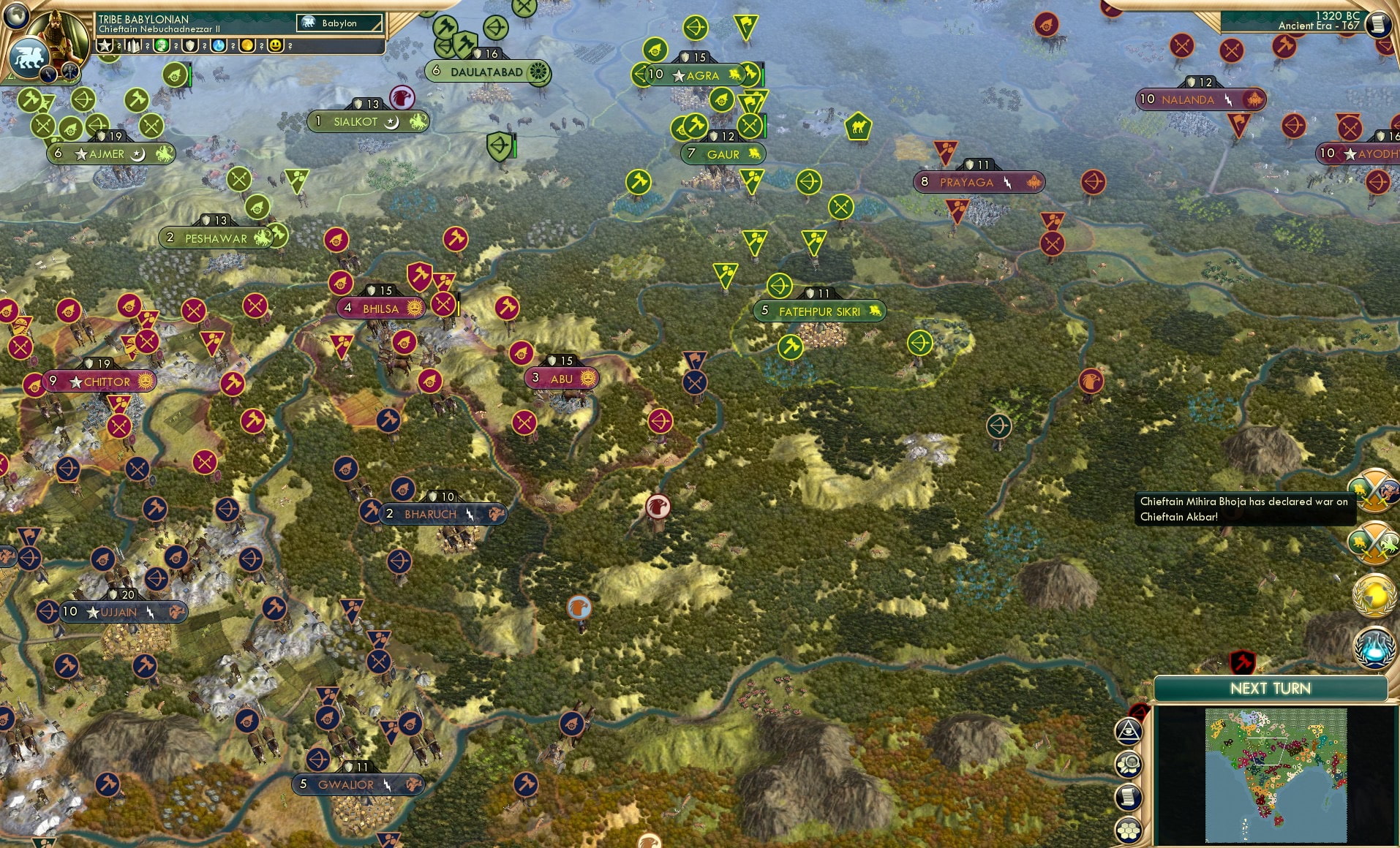
Task: Open the Babylon civilization selector dropdown
Action: click(339, 23)
